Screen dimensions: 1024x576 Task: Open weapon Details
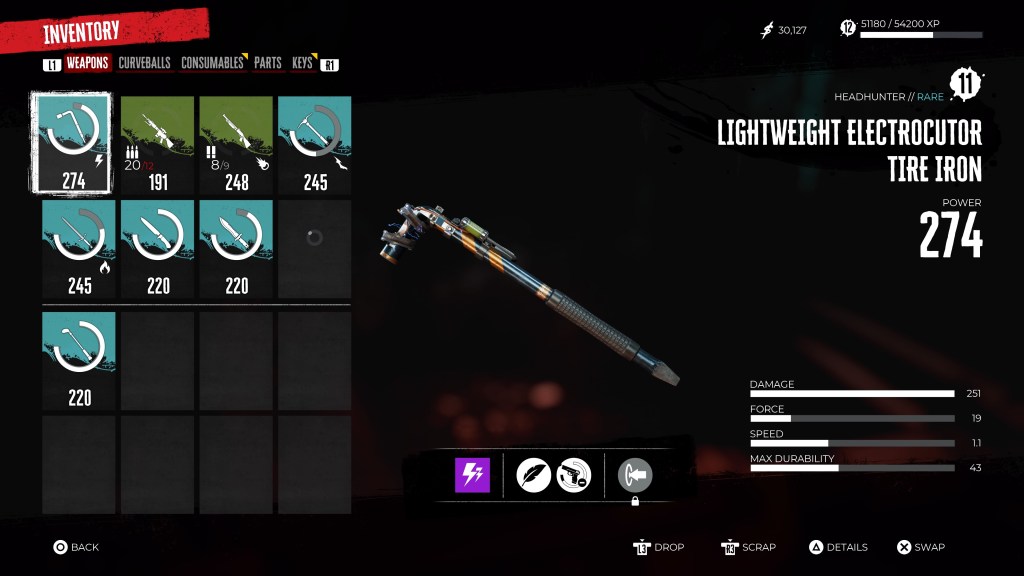point(838,547)
